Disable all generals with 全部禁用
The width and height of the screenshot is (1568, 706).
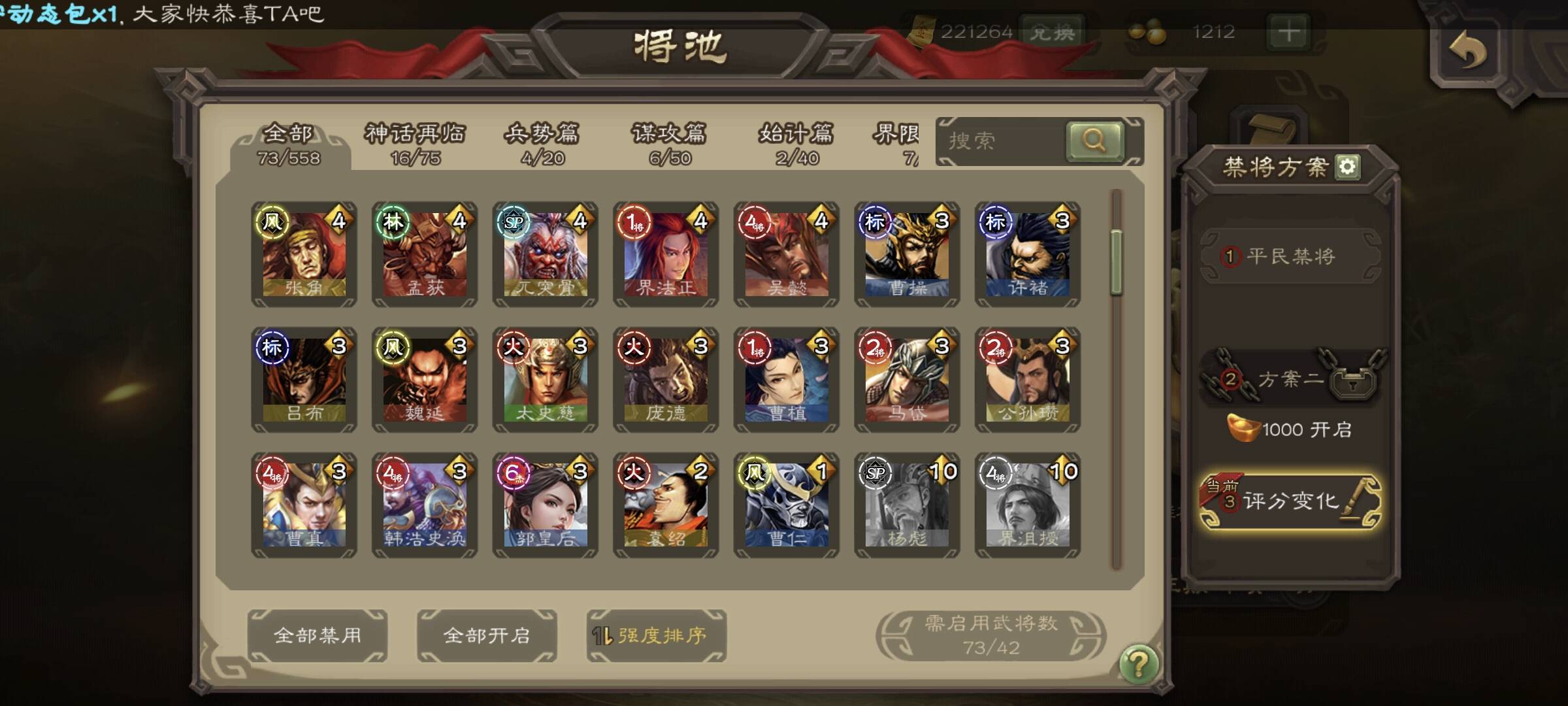pyautogui.click(x=318, y=635)
